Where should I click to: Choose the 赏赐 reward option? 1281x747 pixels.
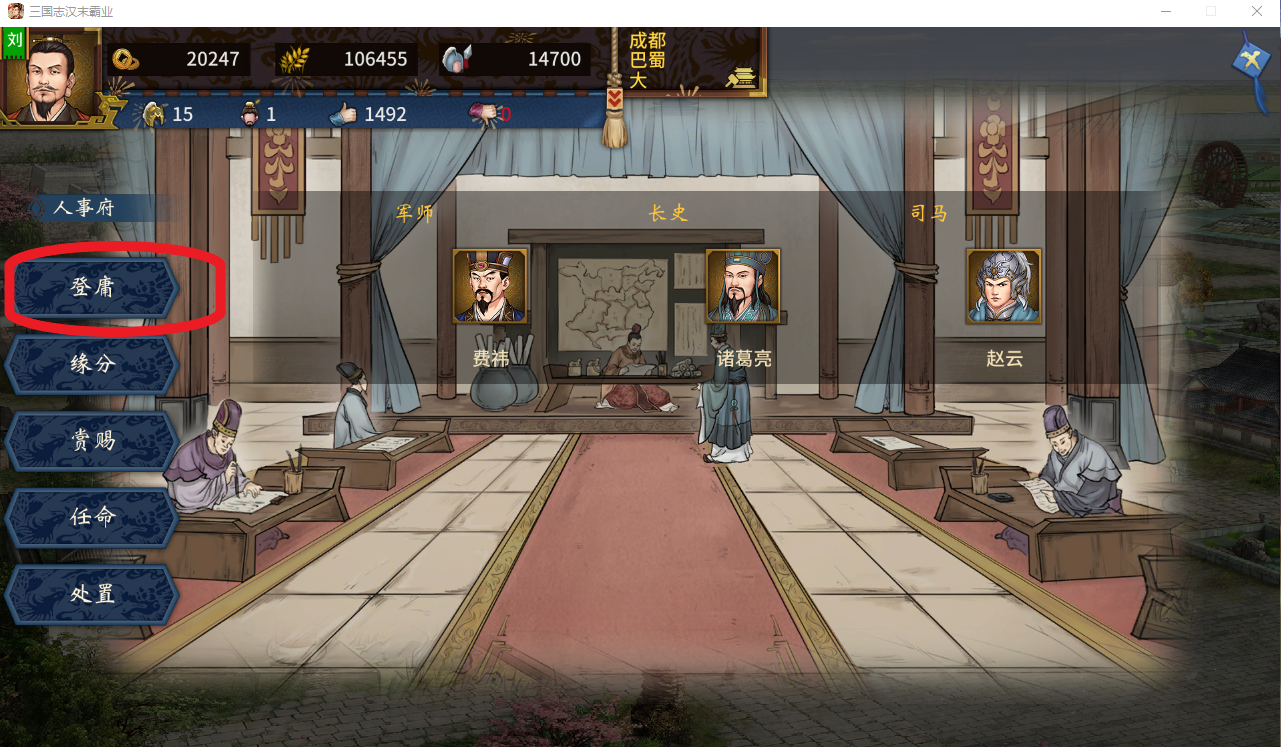point(92,440)
